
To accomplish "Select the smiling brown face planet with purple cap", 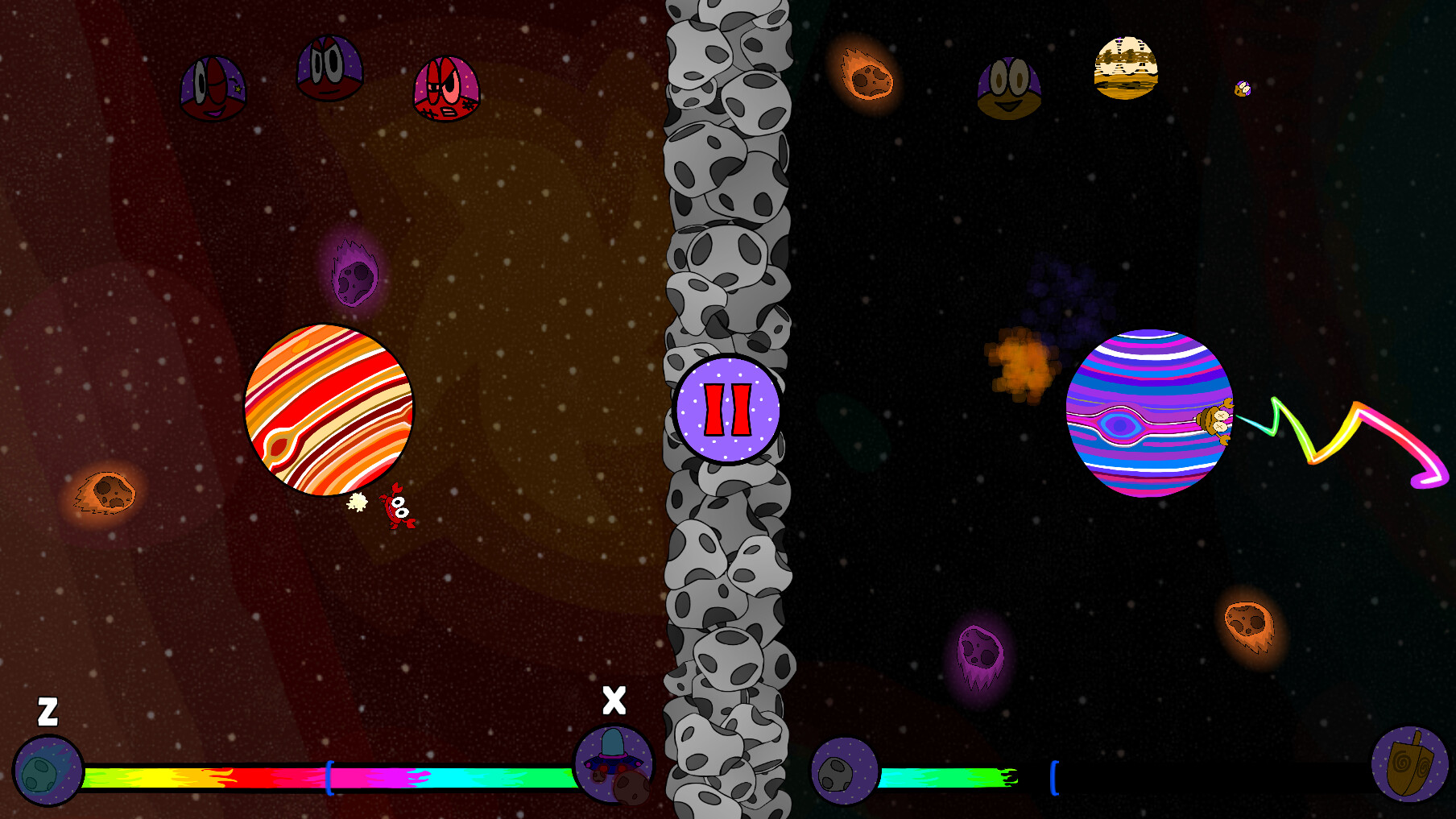I will (x=1008, y=89).
